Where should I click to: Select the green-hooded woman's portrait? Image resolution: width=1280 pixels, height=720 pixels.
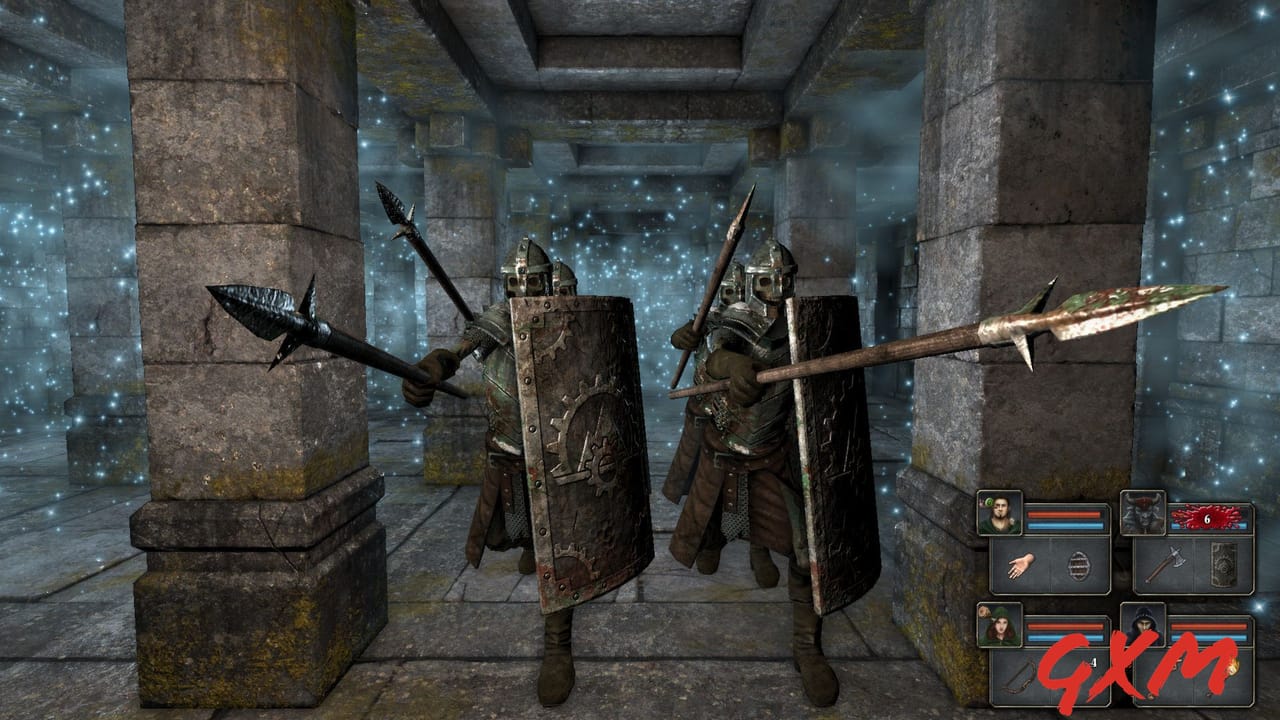coord(1002,625)
